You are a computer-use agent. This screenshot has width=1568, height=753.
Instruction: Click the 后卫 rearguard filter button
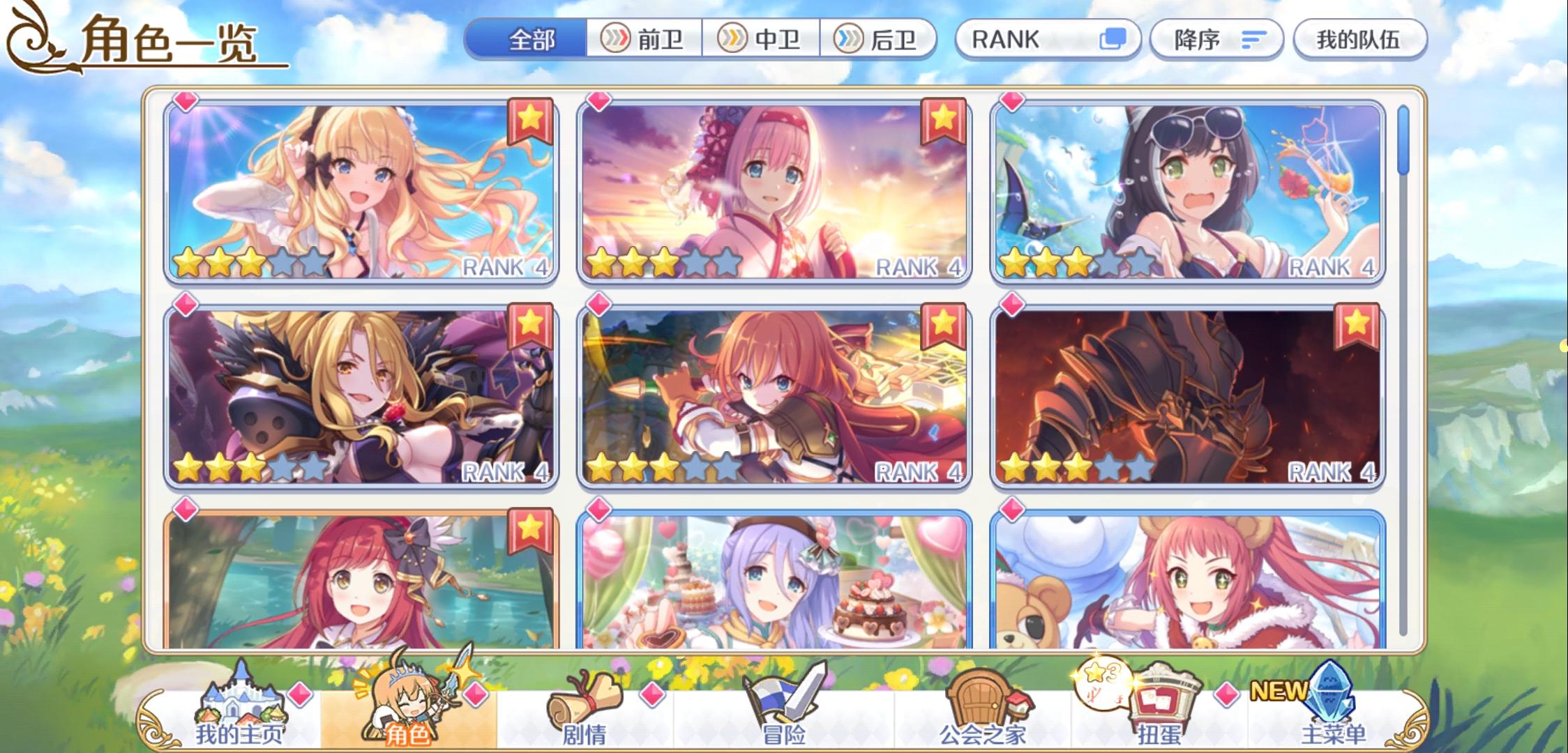[x=880, y=40]
